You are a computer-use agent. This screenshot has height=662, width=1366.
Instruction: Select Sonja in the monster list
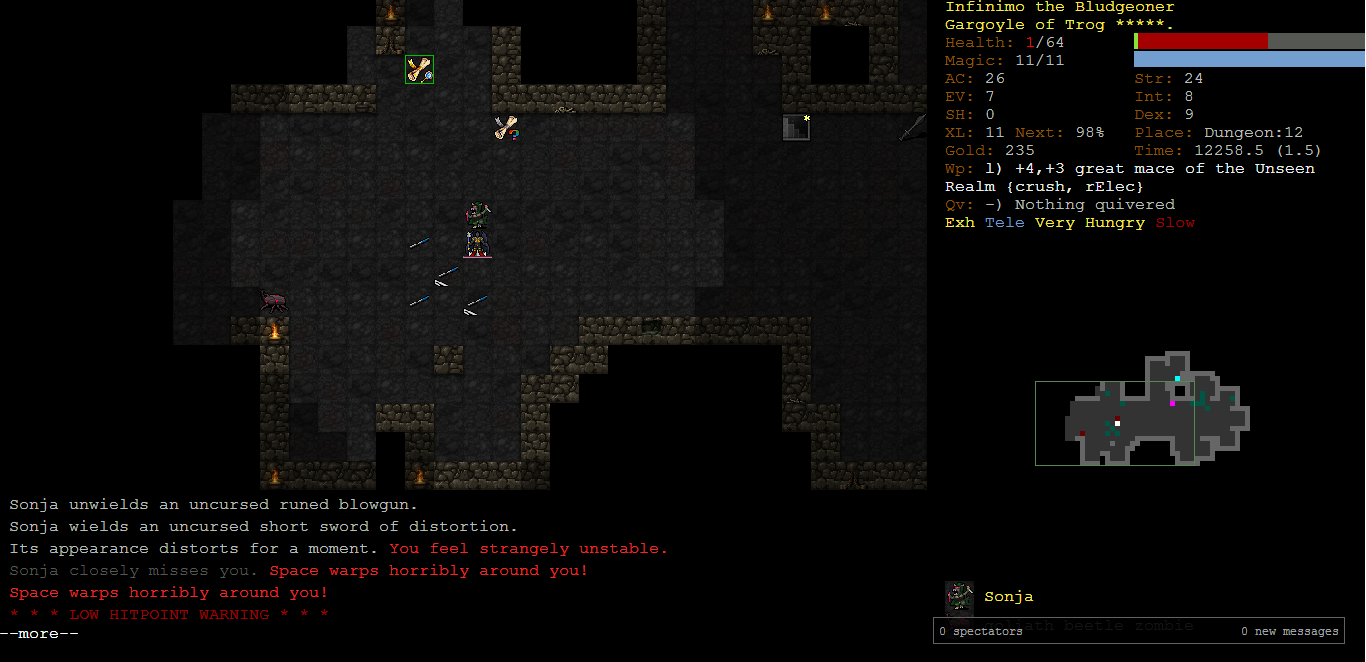tap(1008, 597)
